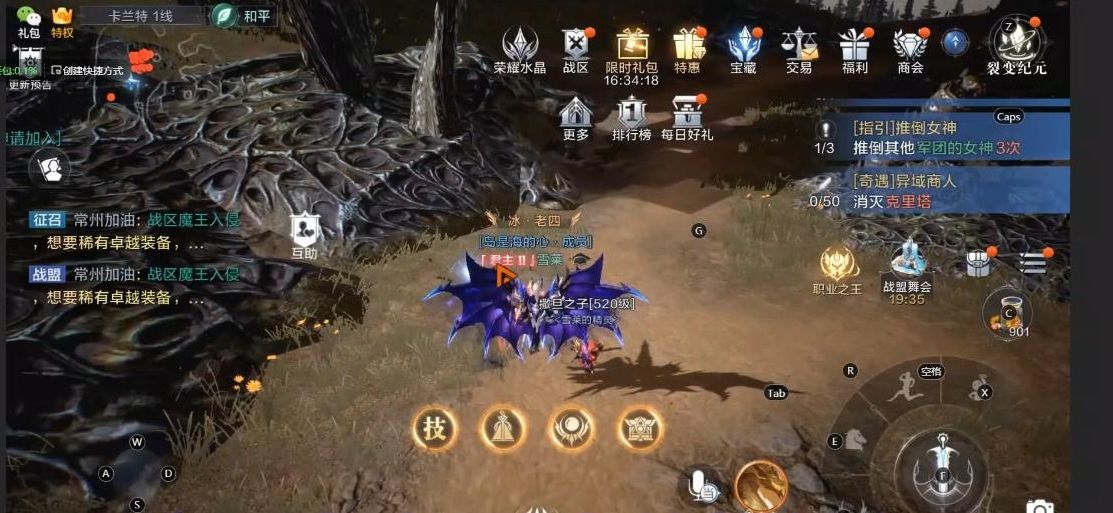Join the 战盟舞会 alliance dance
Screen dimensions: 1113x513
907,267
